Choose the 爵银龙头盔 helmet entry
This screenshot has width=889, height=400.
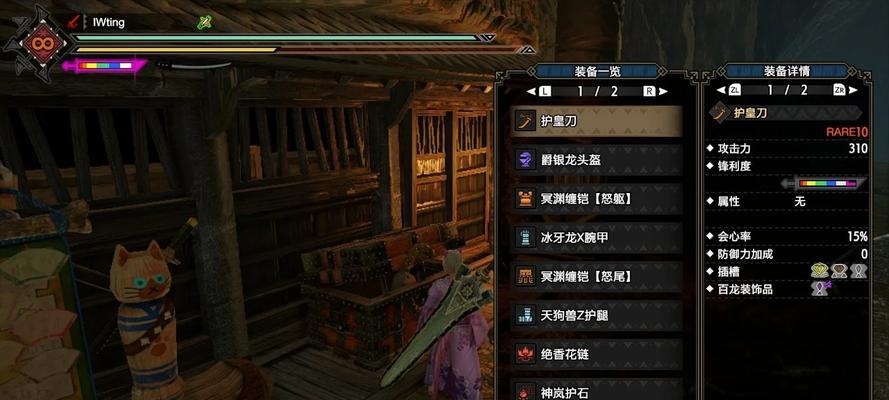tap(597, 159)
